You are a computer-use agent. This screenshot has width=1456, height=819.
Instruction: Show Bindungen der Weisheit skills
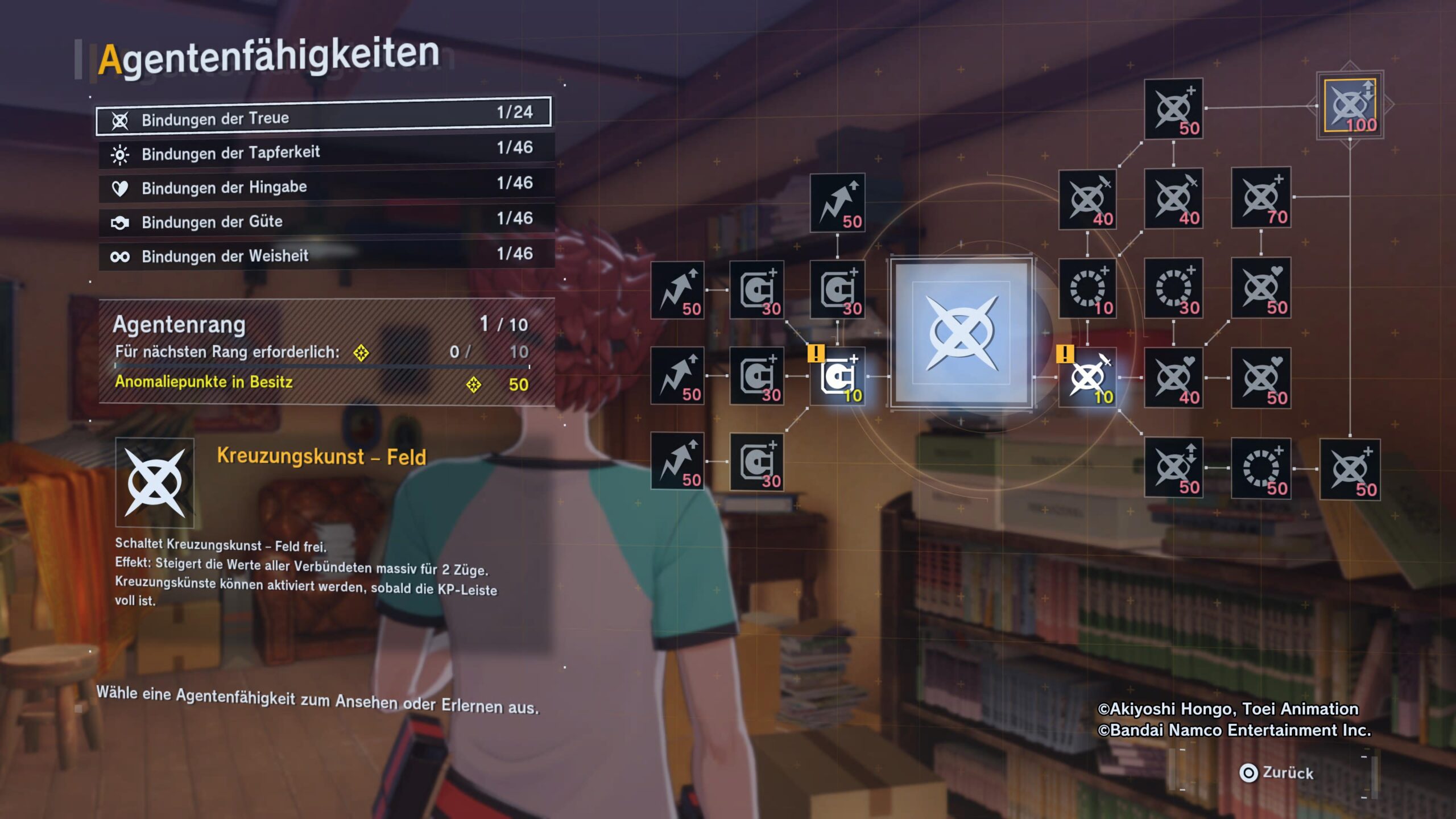tap(325, 255)
